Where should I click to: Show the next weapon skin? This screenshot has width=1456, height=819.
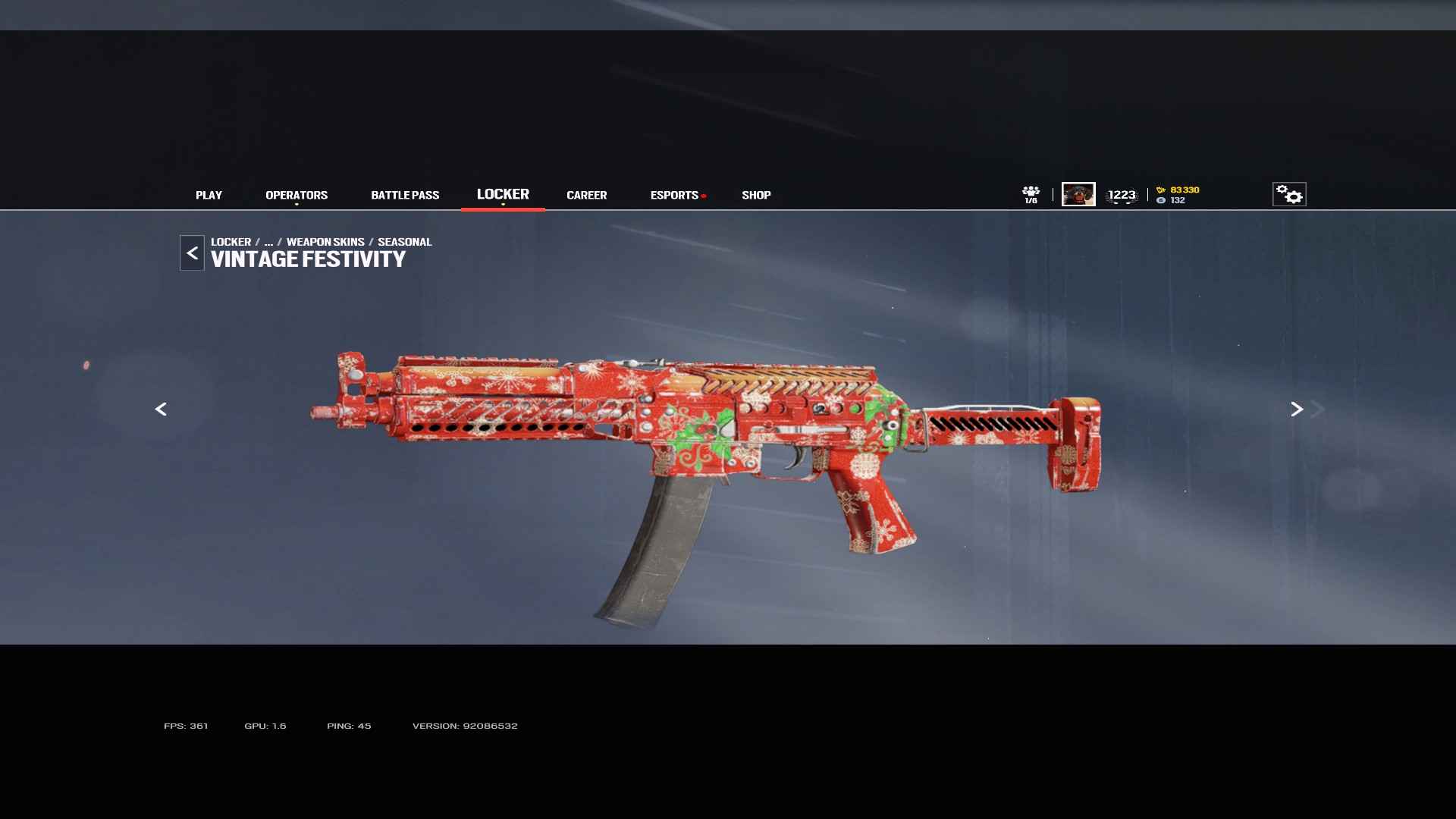pyautogui.click(x=1297, y=409)
